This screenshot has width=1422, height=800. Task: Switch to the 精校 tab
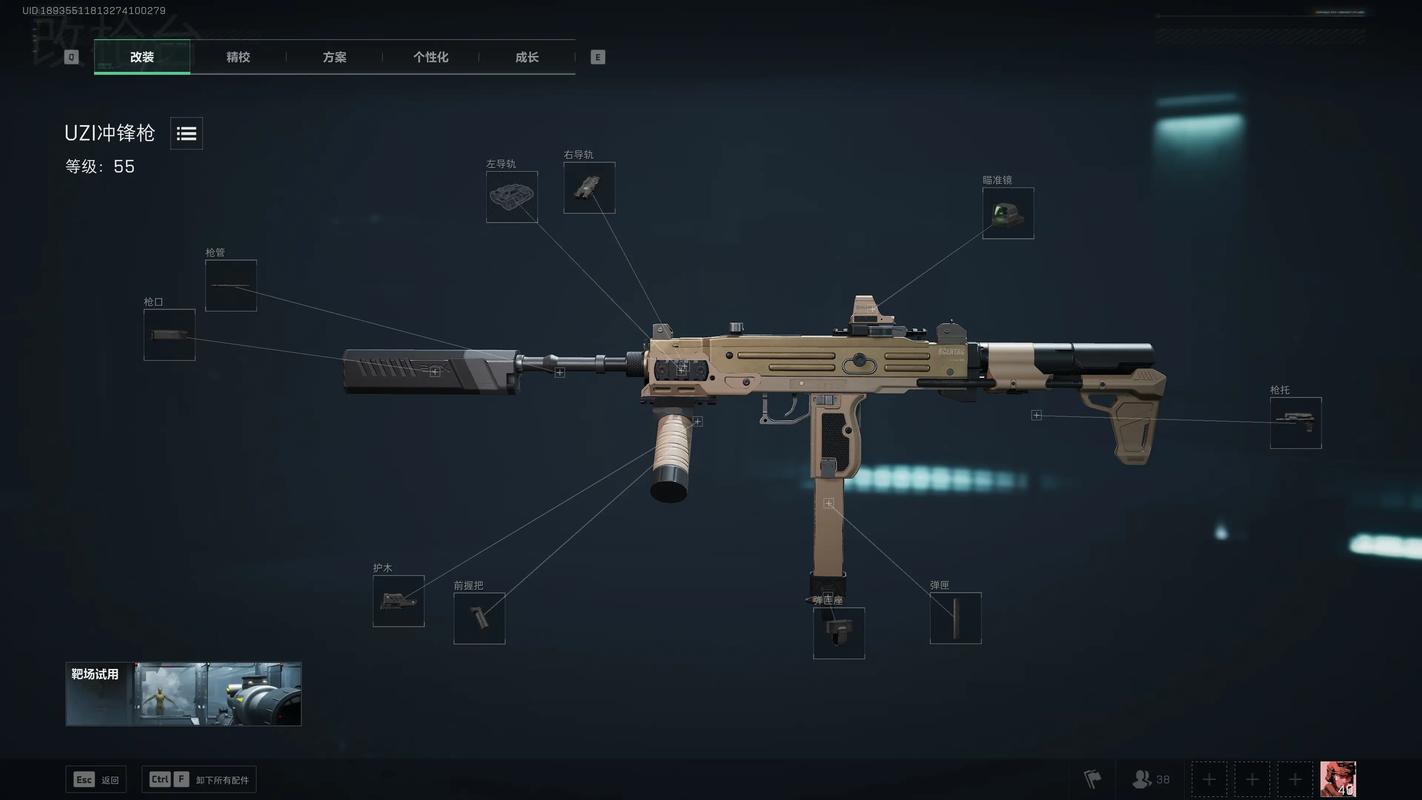238,57
